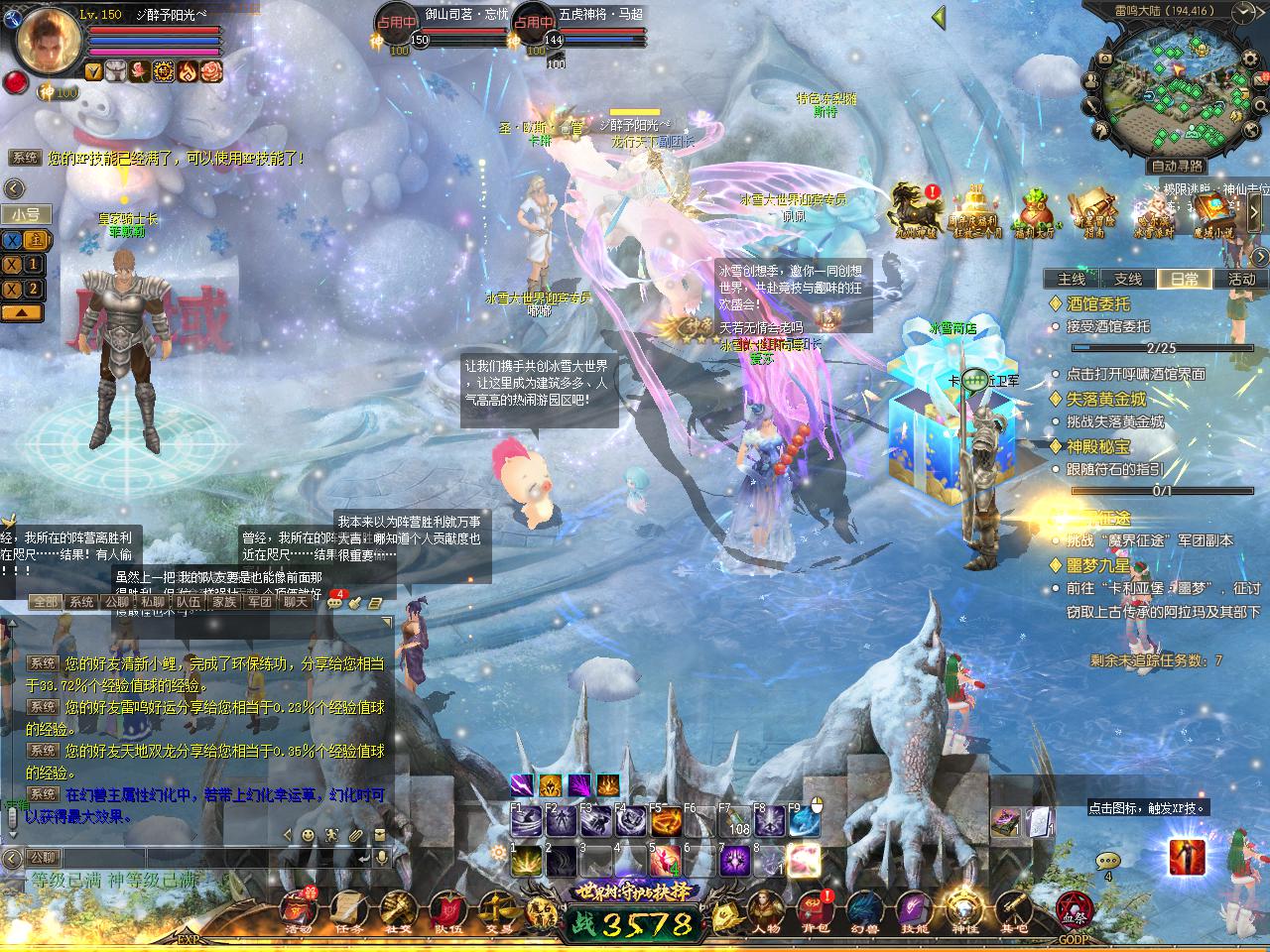Screen dimensions: 1270x952
Task: Open the 技能 skills menu
Action: pyautogui.click(x=914, y=907)
